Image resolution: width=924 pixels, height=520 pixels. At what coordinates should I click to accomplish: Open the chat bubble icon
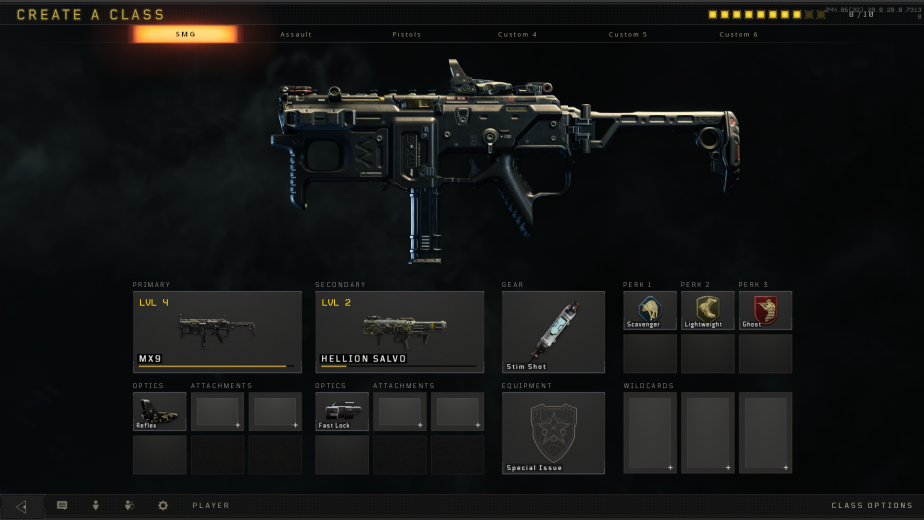pyautogui.click(x=62, y=506)
